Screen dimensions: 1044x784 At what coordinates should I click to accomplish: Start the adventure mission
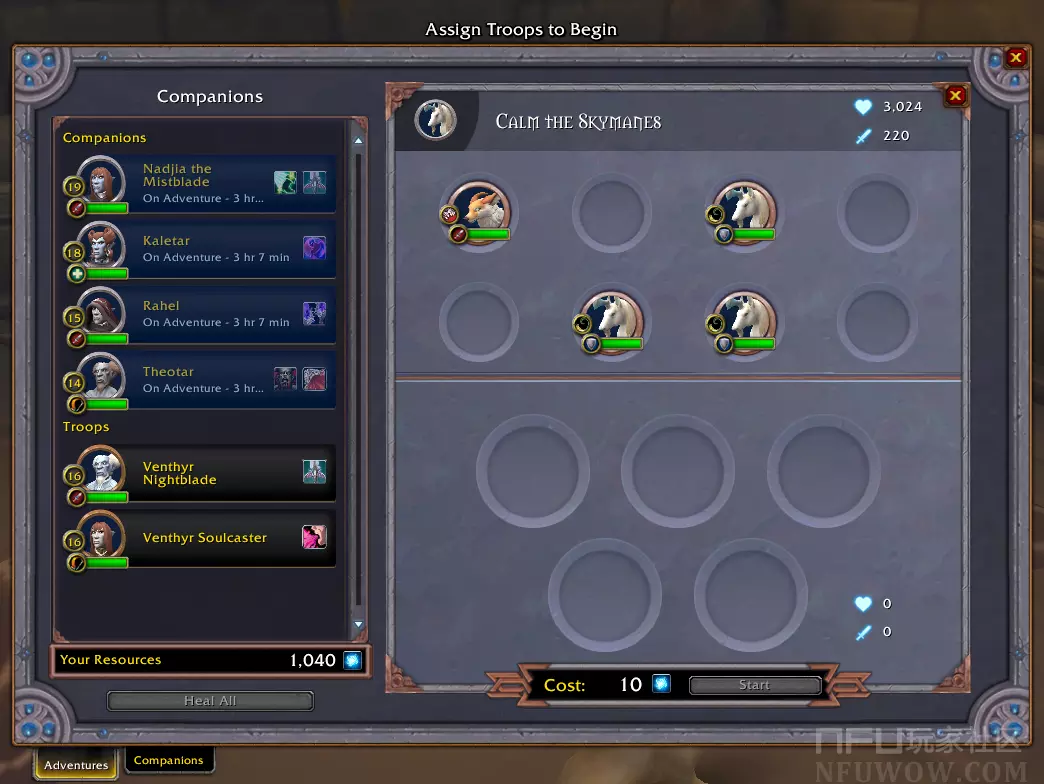pyautogui.click(x=754, y=685)
